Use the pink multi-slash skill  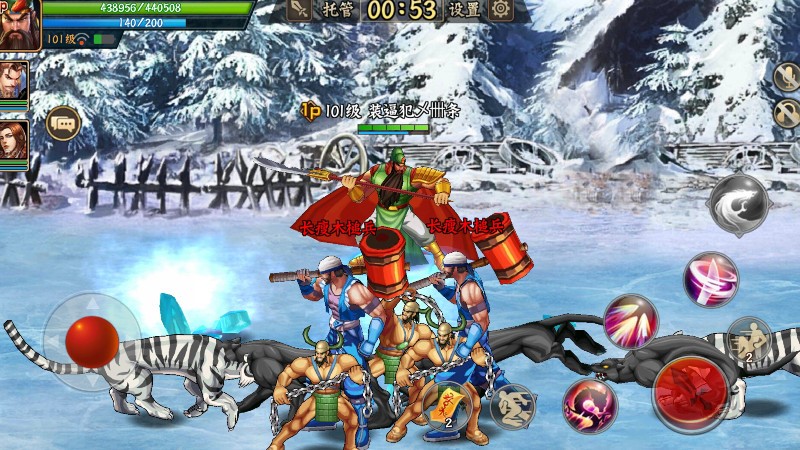(631, 322)
